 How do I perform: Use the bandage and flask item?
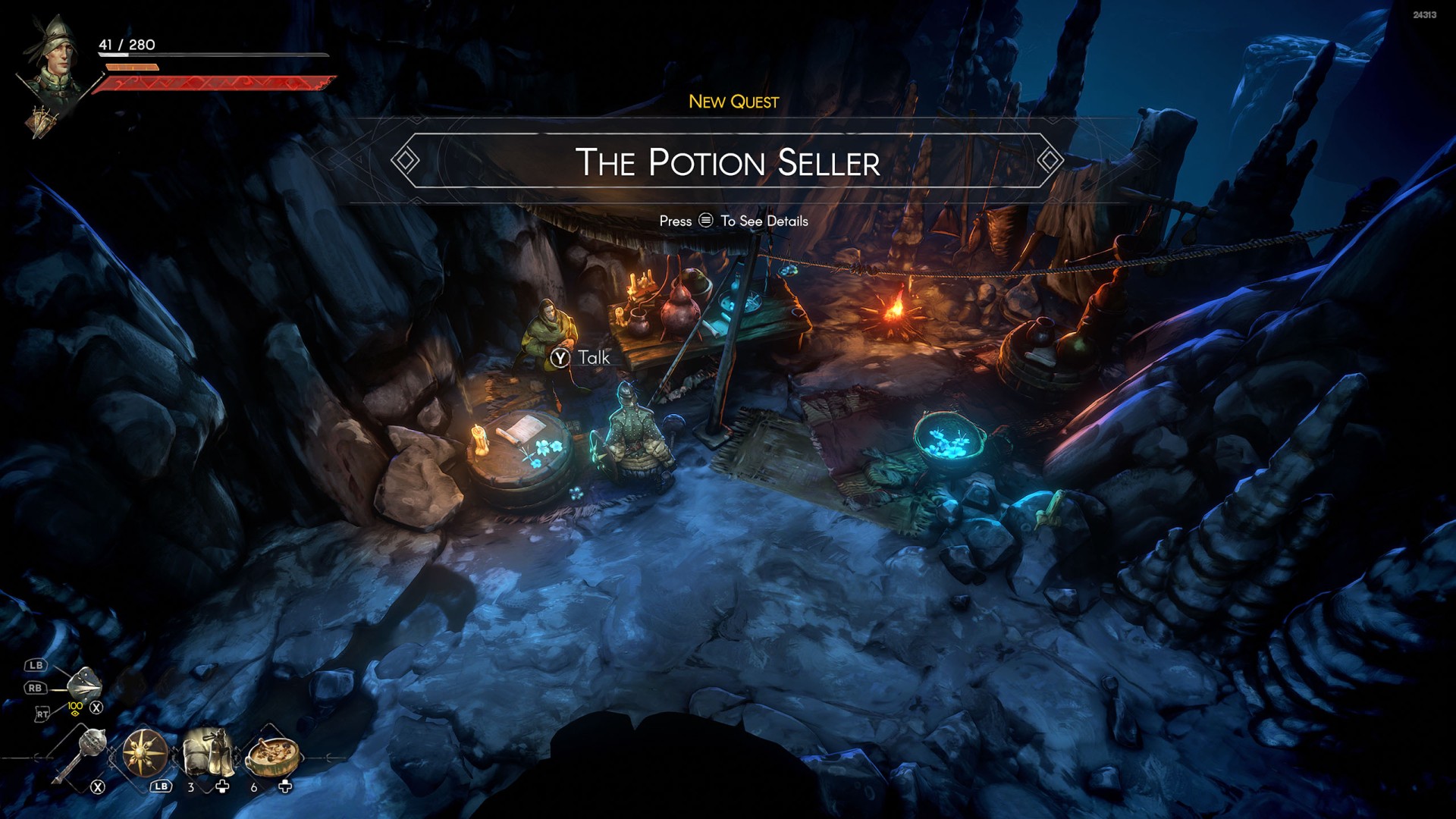[207, 751]
